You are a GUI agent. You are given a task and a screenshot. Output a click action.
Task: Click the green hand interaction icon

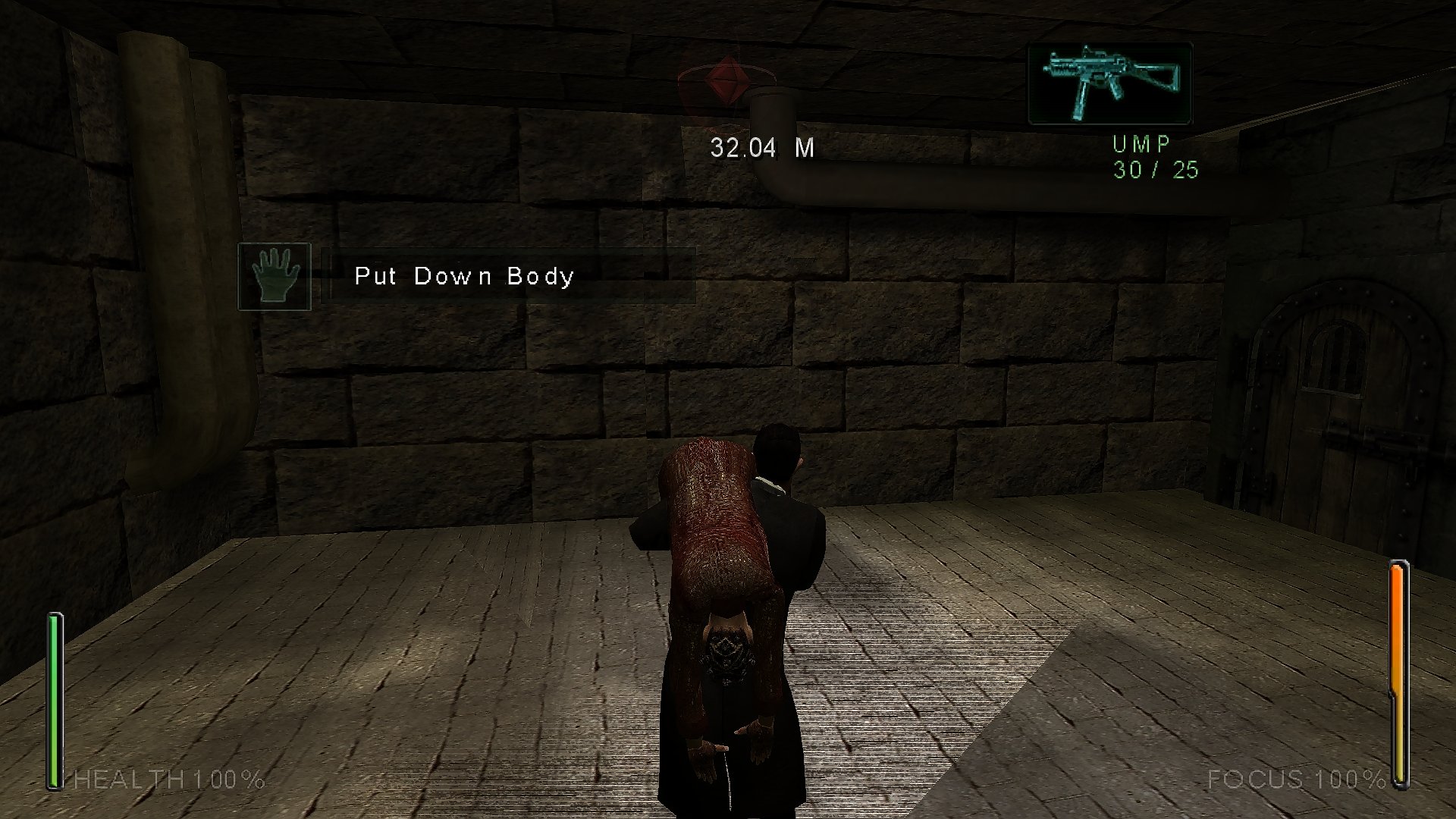(275, 276)
